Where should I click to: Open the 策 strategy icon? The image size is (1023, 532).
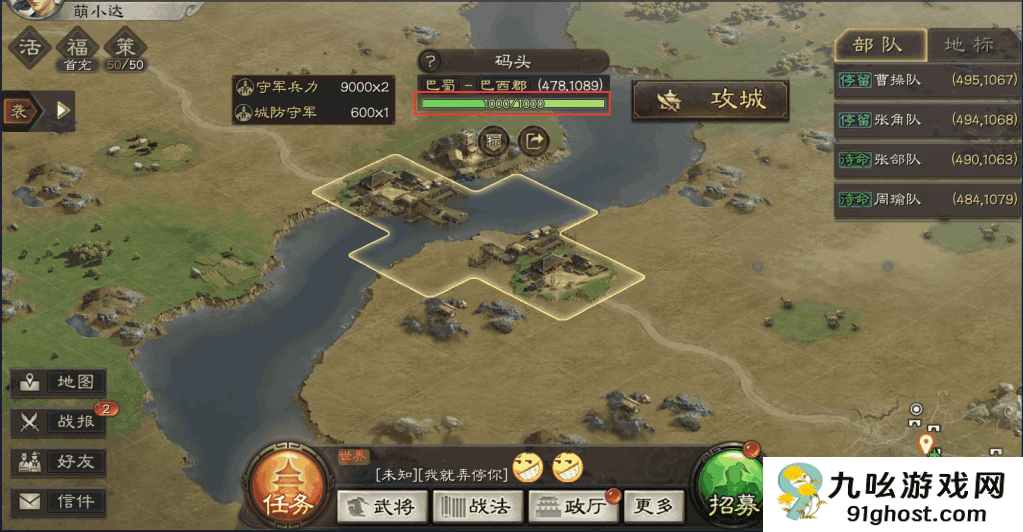[125, 48]
